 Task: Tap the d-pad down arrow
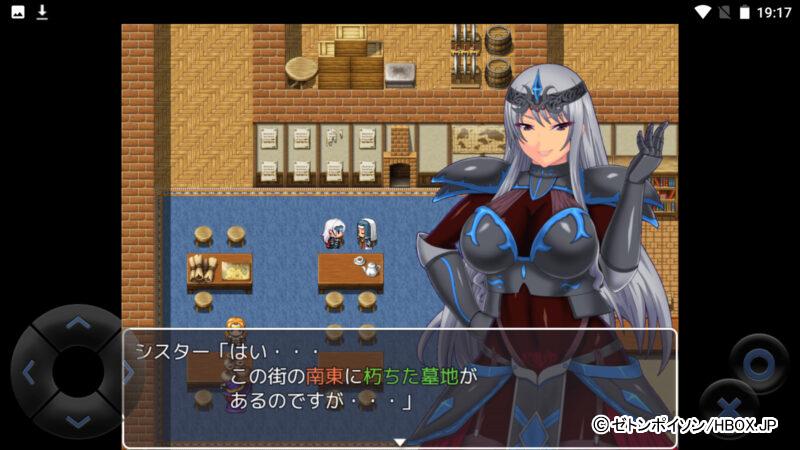pos(77,422)
